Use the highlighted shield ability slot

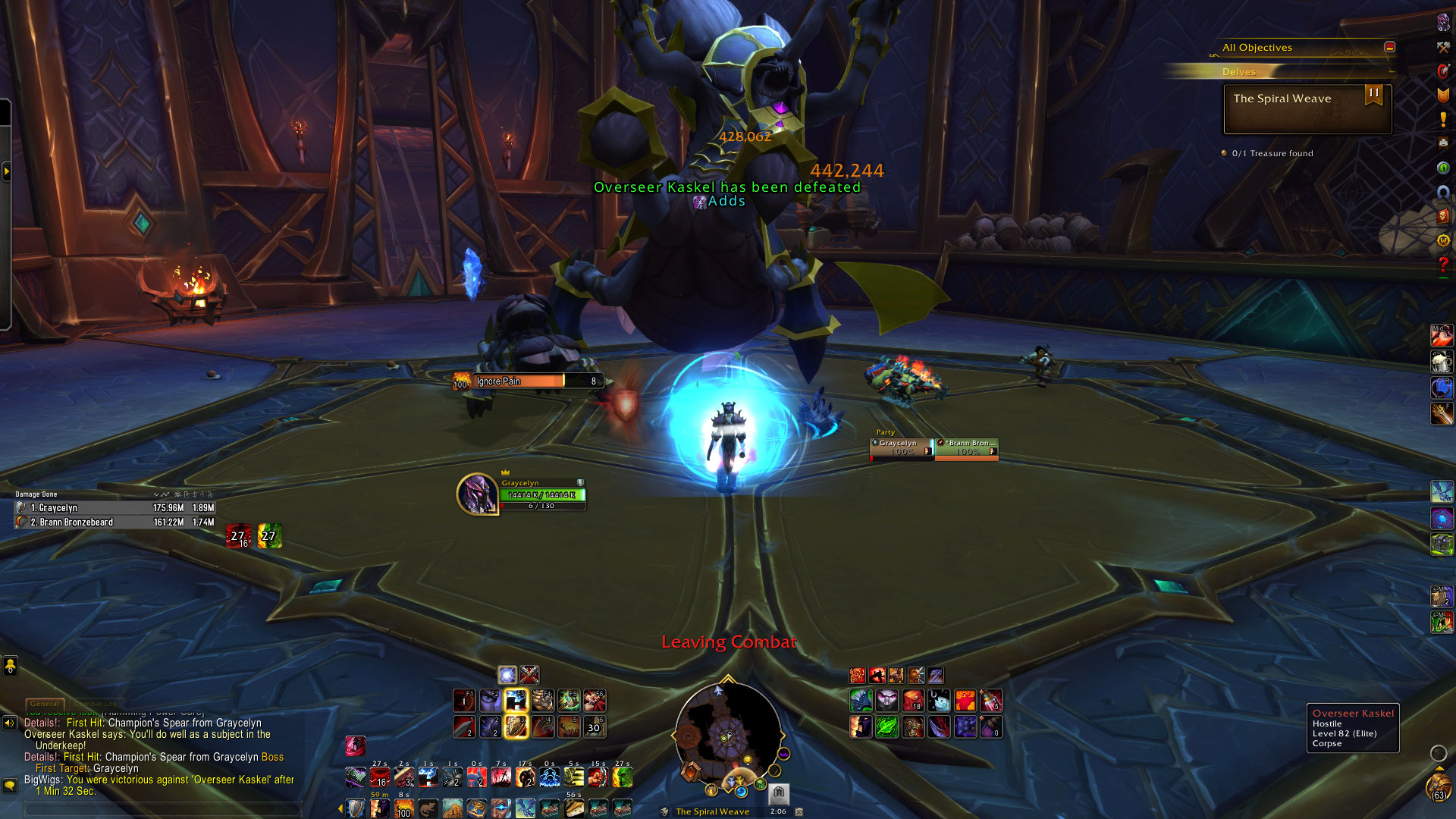[516, 727]
